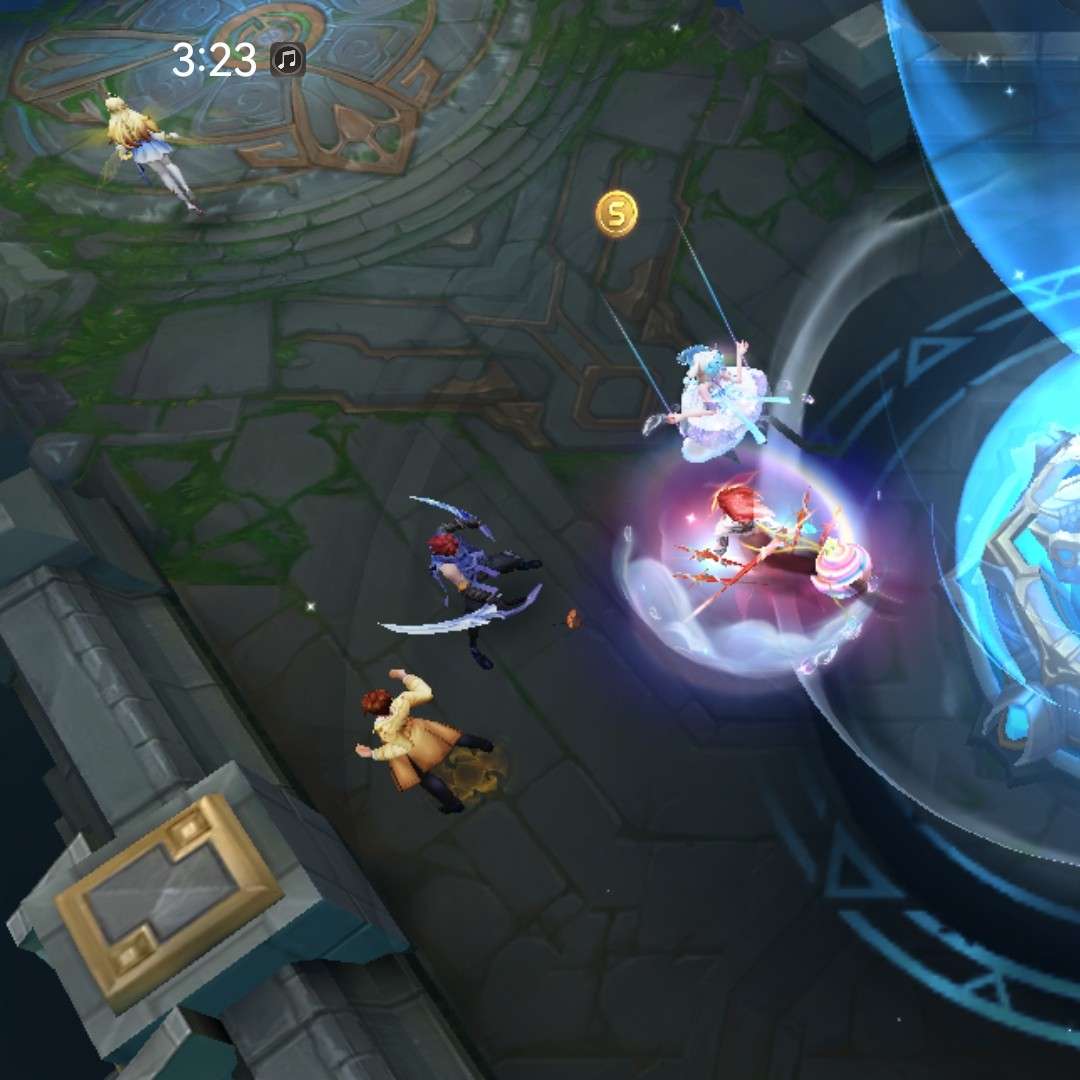Screen dimensions: 1080x1080
Task: Tap the music note status bar icon
Action: point(288,61)
